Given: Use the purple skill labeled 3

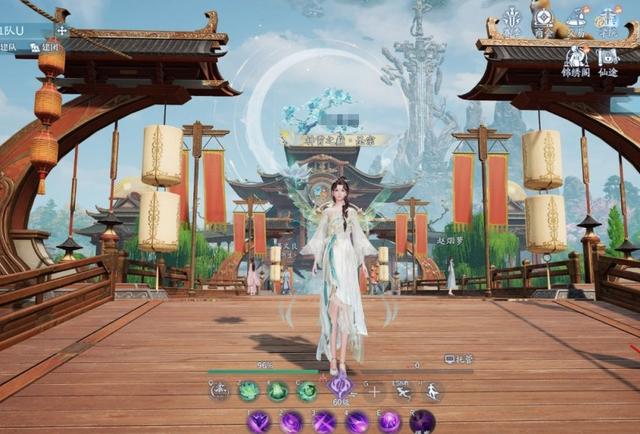Looking at the screenshot, I should pos(324,422).
